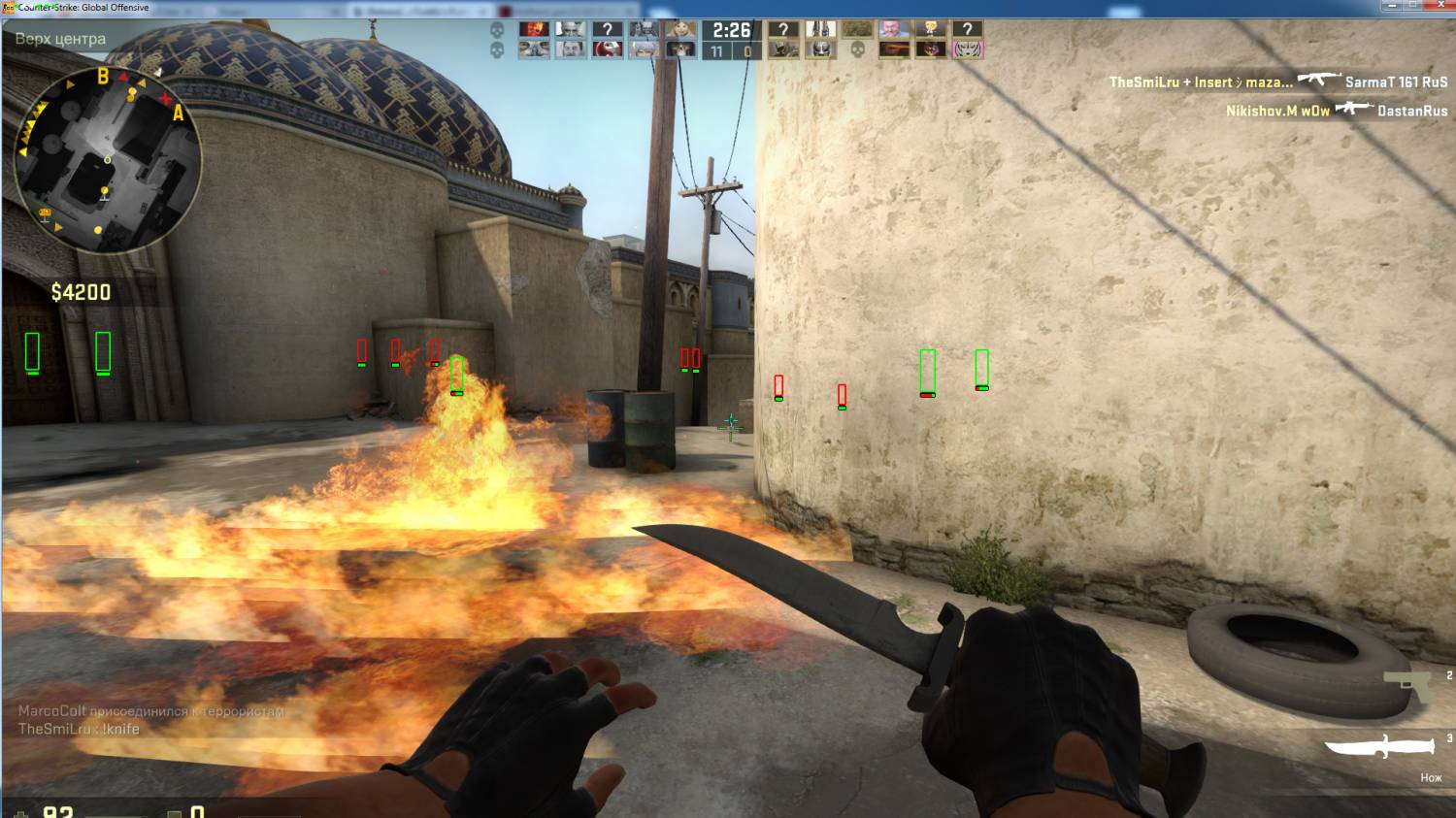Select the knife weapon slot
Screen dimensions: 1456x818
1378,746
